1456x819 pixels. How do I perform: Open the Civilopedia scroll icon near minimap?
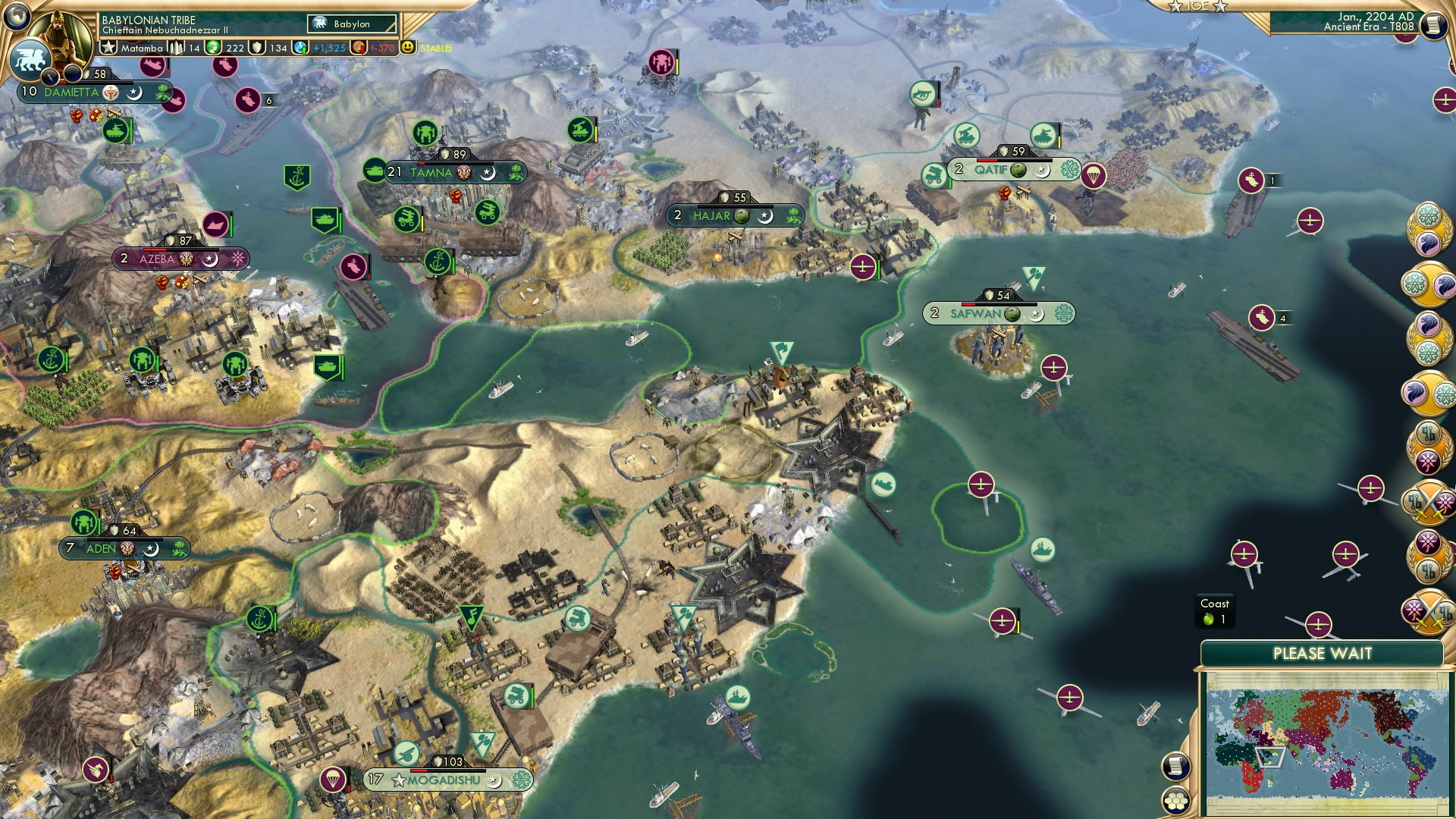coord(1175,765)
